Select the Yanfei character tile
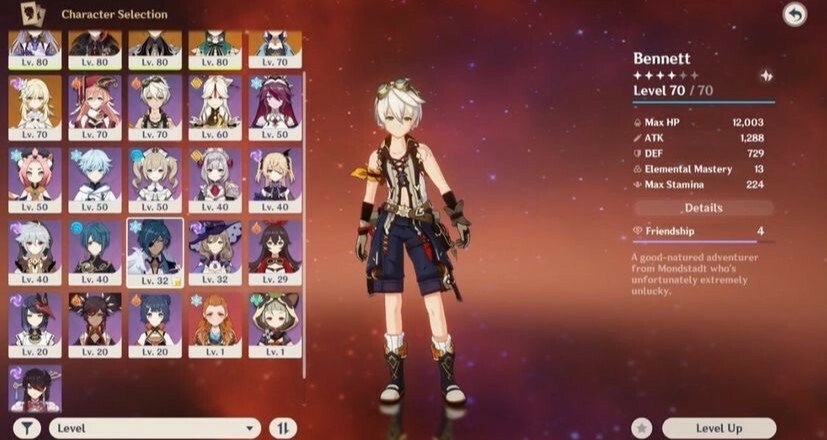 [x=95, y=104]
